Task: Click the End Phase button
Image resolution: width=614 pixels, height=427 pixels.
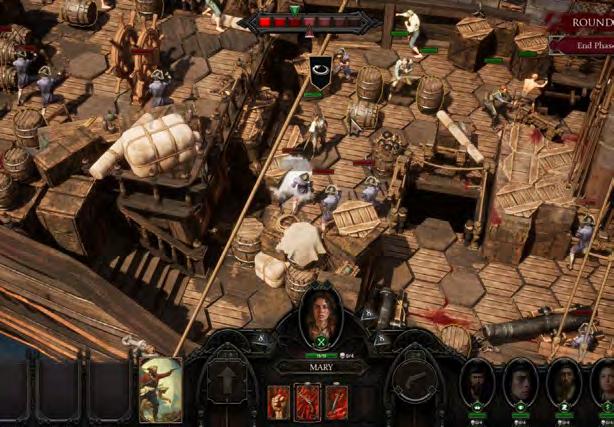Action: pos(583,45)
